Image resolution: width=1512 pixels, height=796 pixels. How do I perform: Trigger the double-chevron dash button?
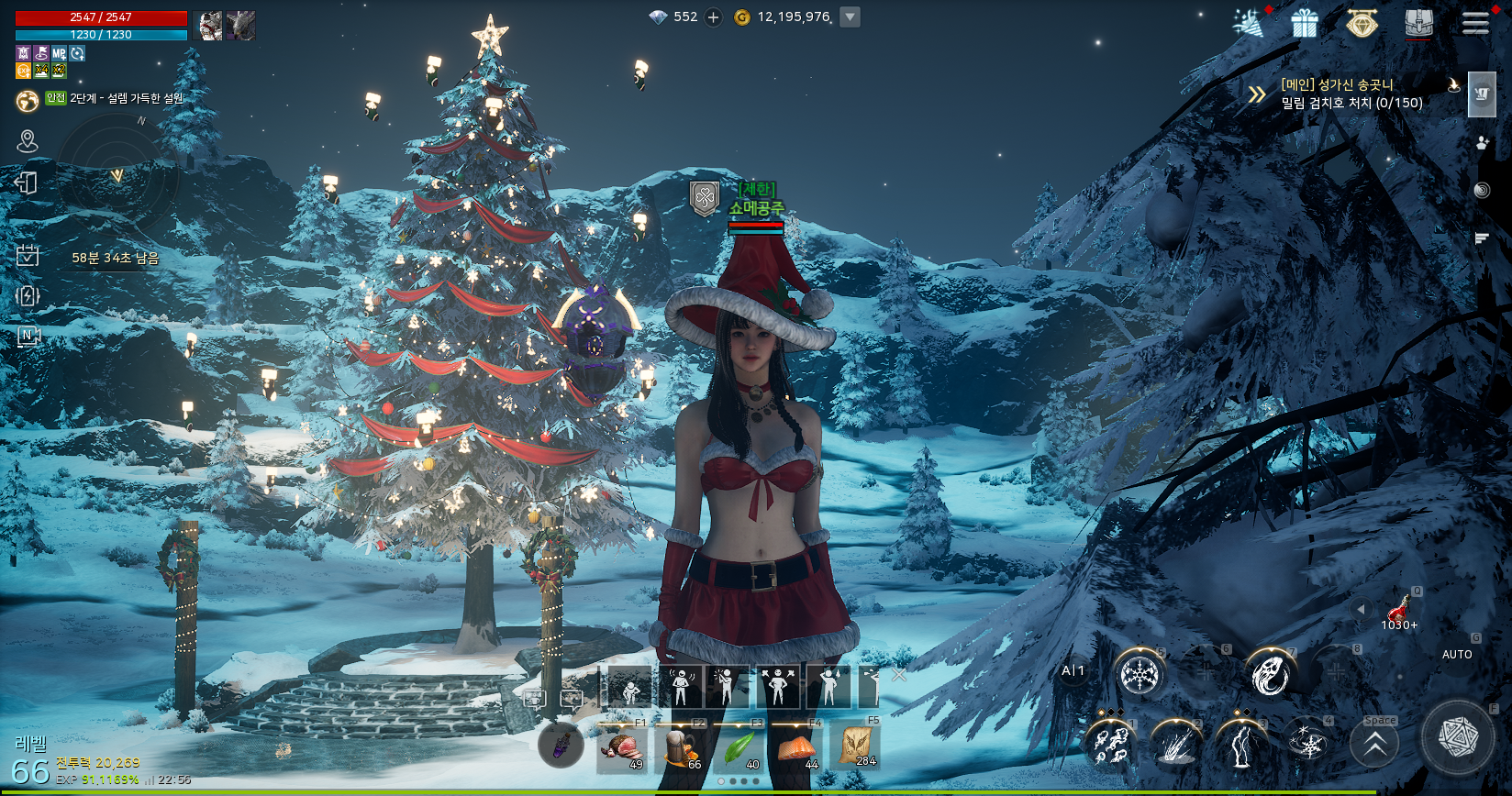(x=1374, y=746)
